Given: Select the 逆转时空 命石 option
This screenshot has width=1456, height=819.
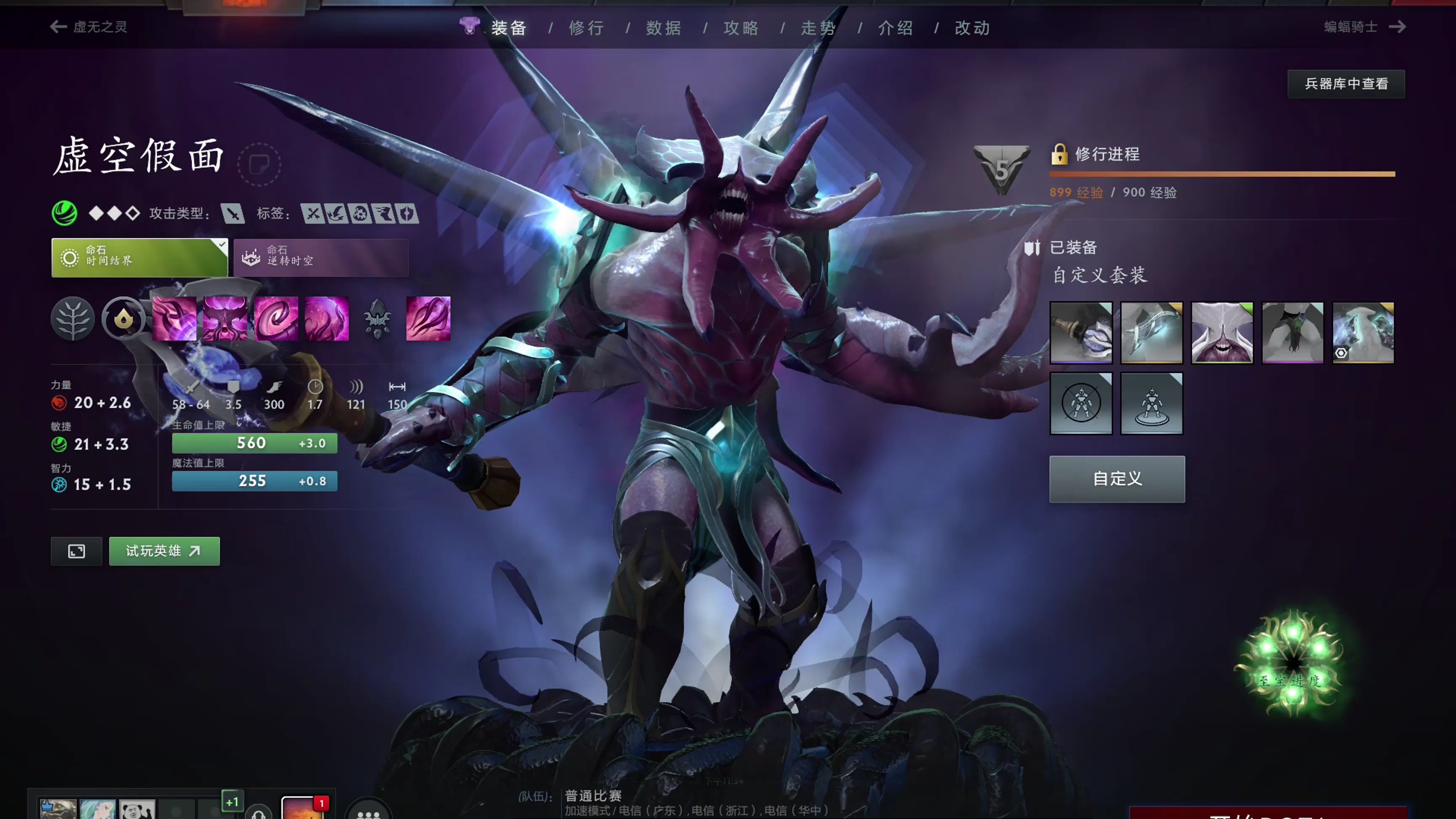Looking at the screenshot, I should point(320,258).
